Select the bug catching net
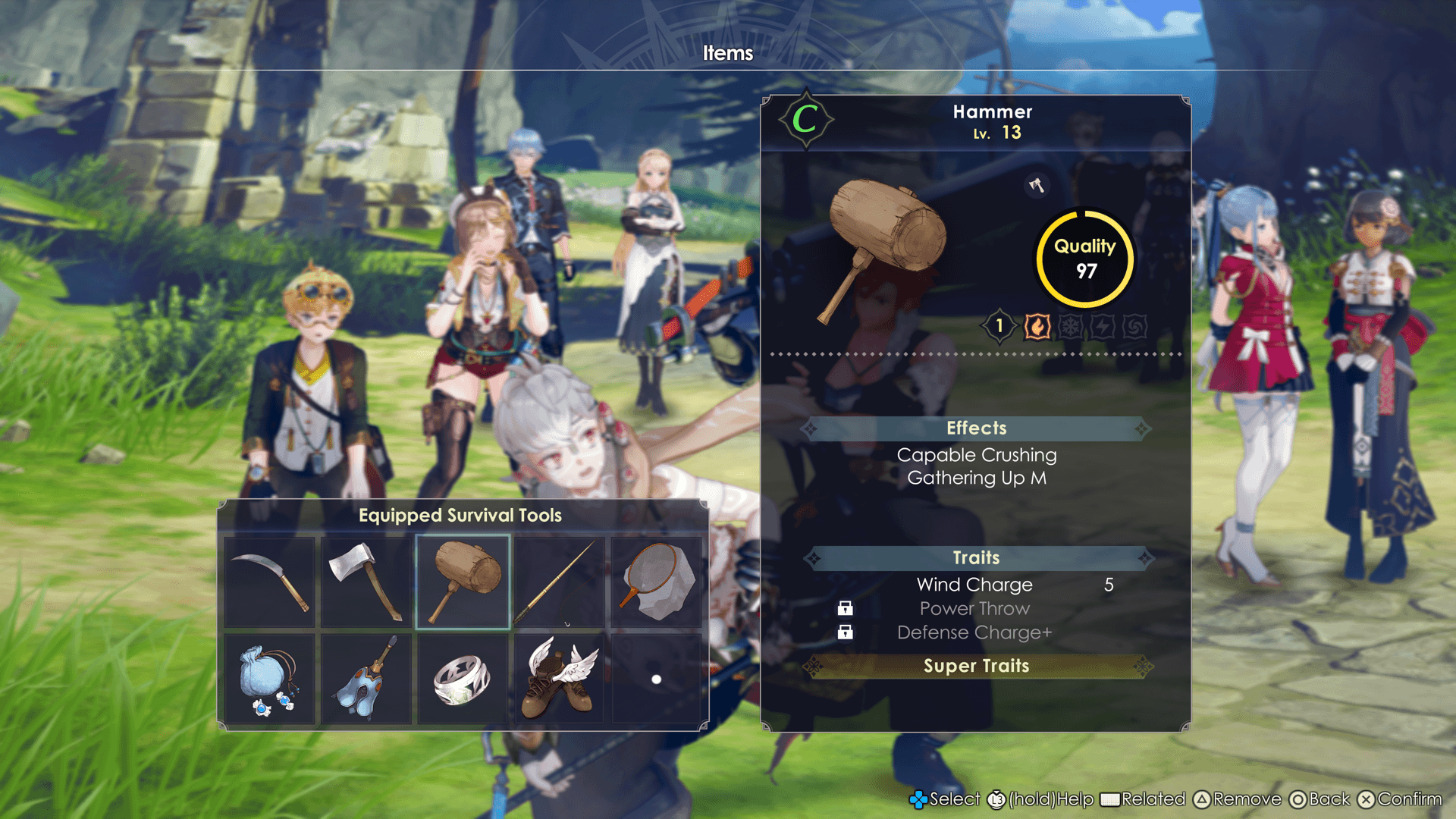 click(656, 582)
